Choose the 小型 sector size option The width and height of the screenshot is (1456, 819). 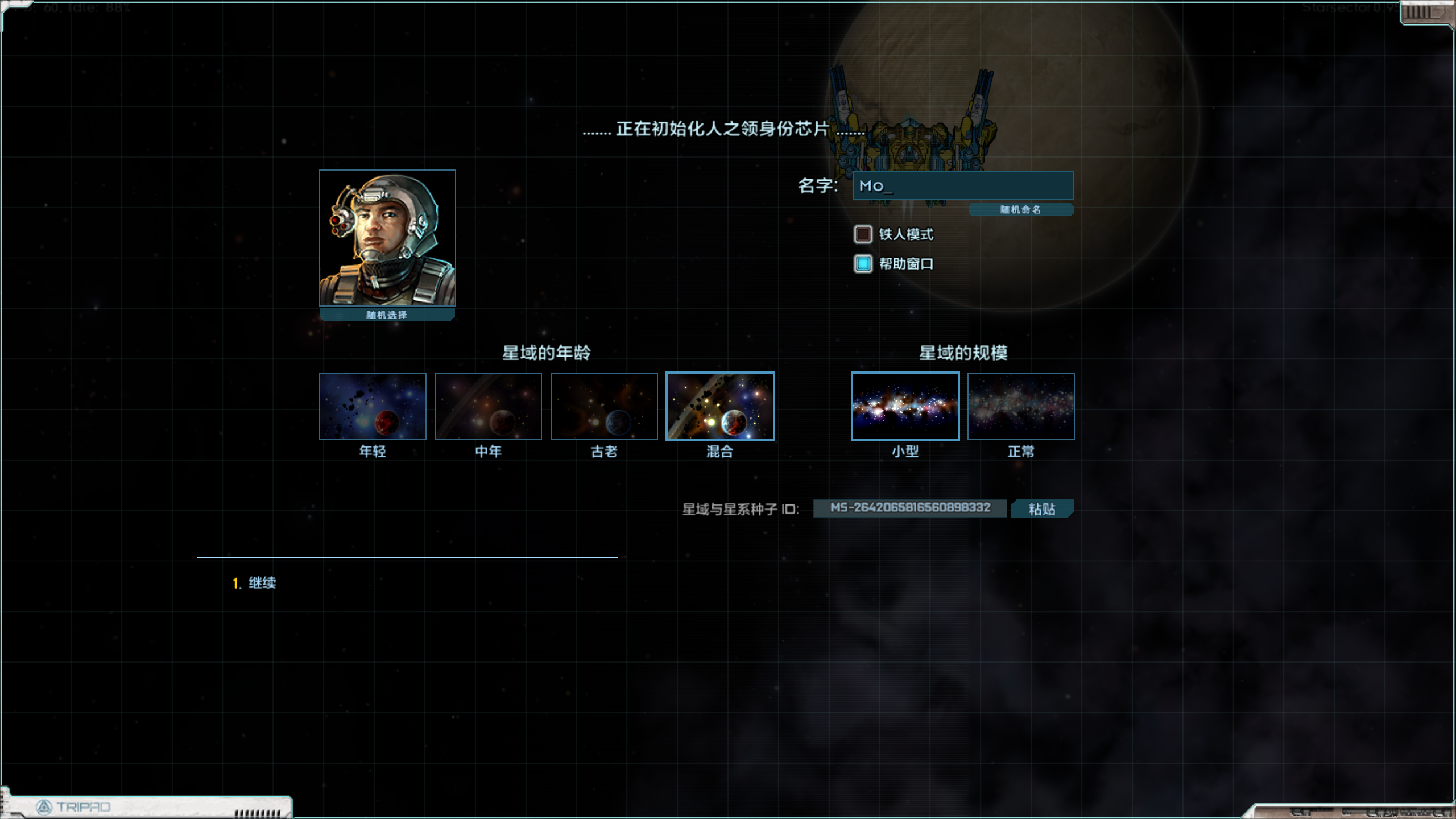904,406
